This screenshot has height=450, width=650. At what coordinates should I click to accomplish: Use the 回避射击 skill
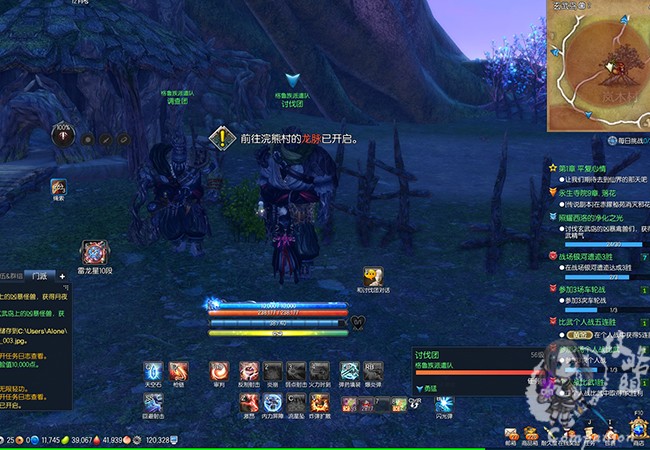pos(153,402)
